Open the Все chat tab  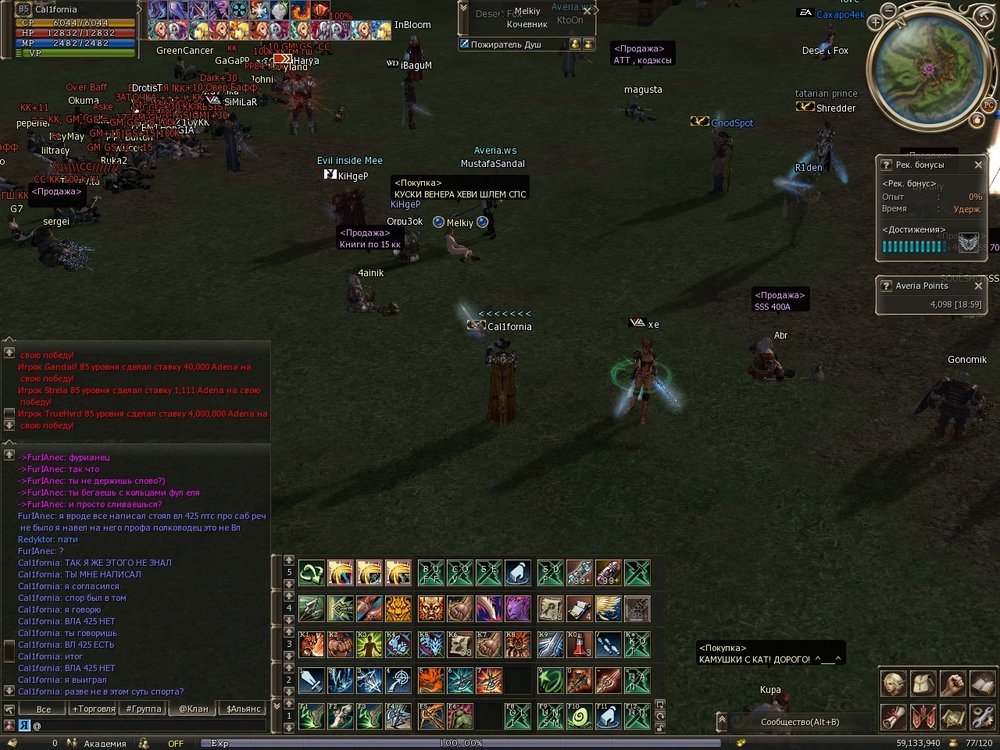43,708
